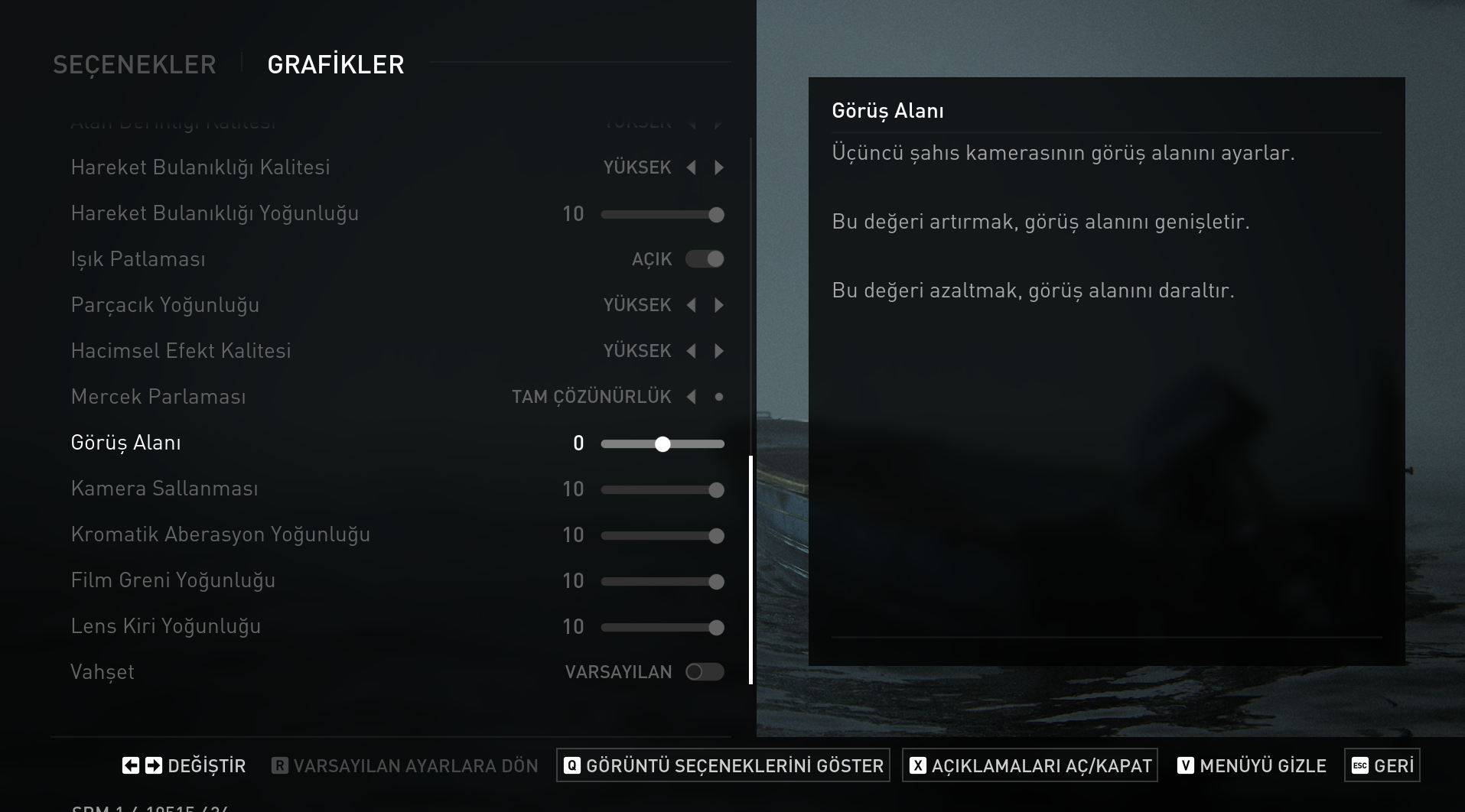This screenshot has width=1465, height=812.
Task: Go back with the Geri button
Action: pyautogui.click(x=1382, y=765)
